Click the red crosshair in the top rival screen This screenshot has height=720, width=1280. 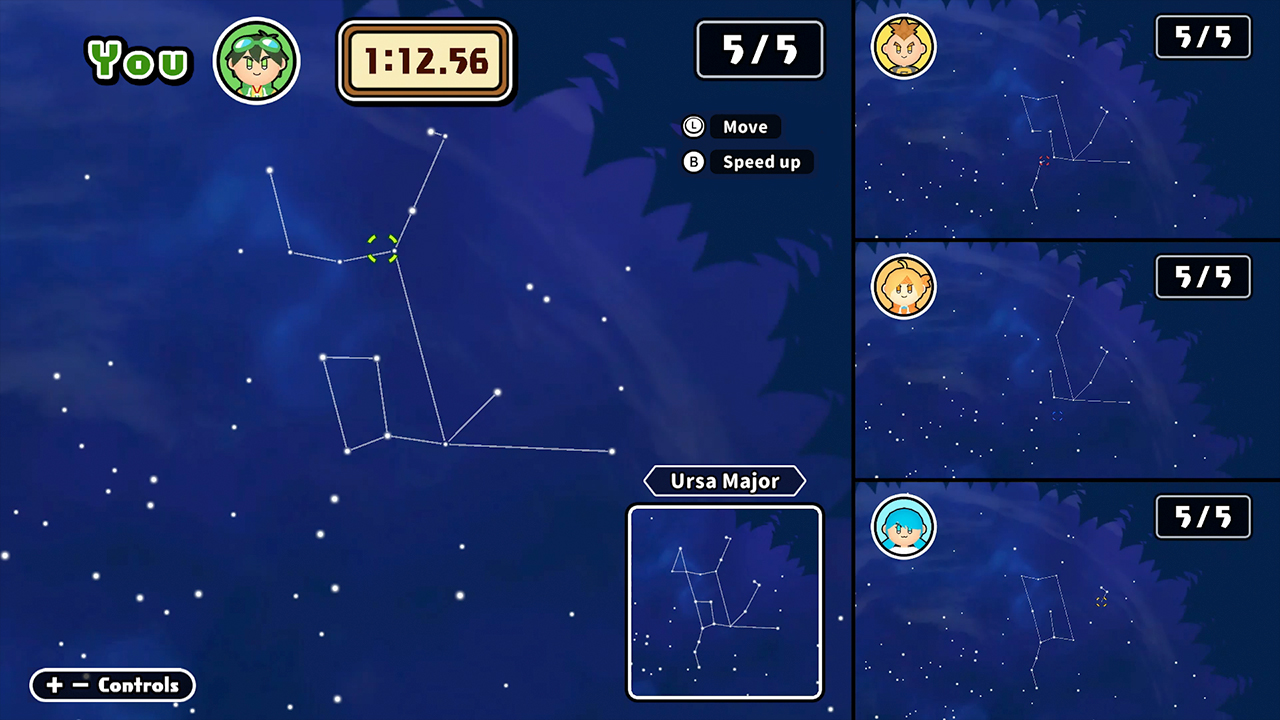coord(1044,161)
